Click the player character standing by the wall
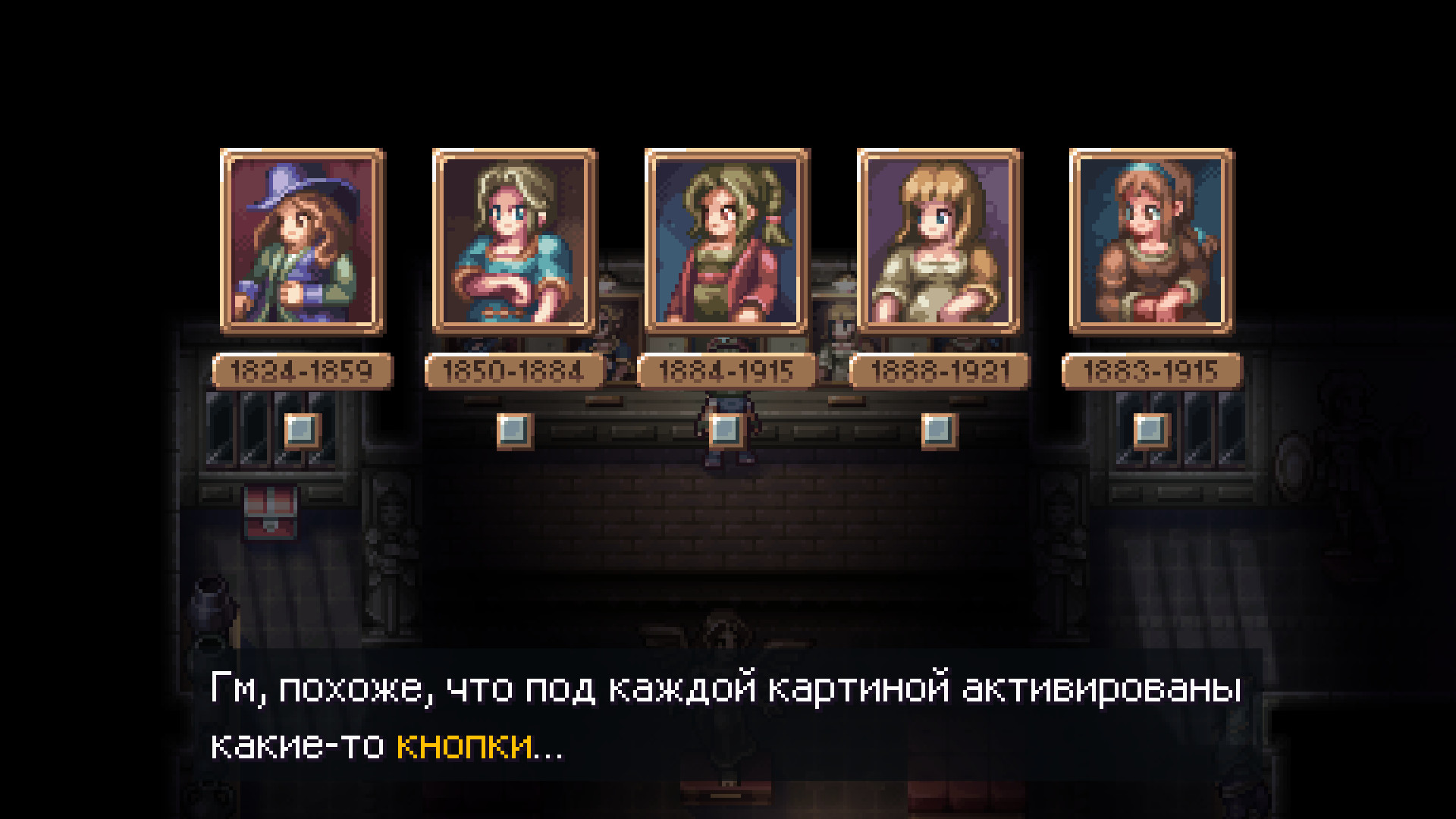Viewport: 1456px width, 819px height. [728, 428]
